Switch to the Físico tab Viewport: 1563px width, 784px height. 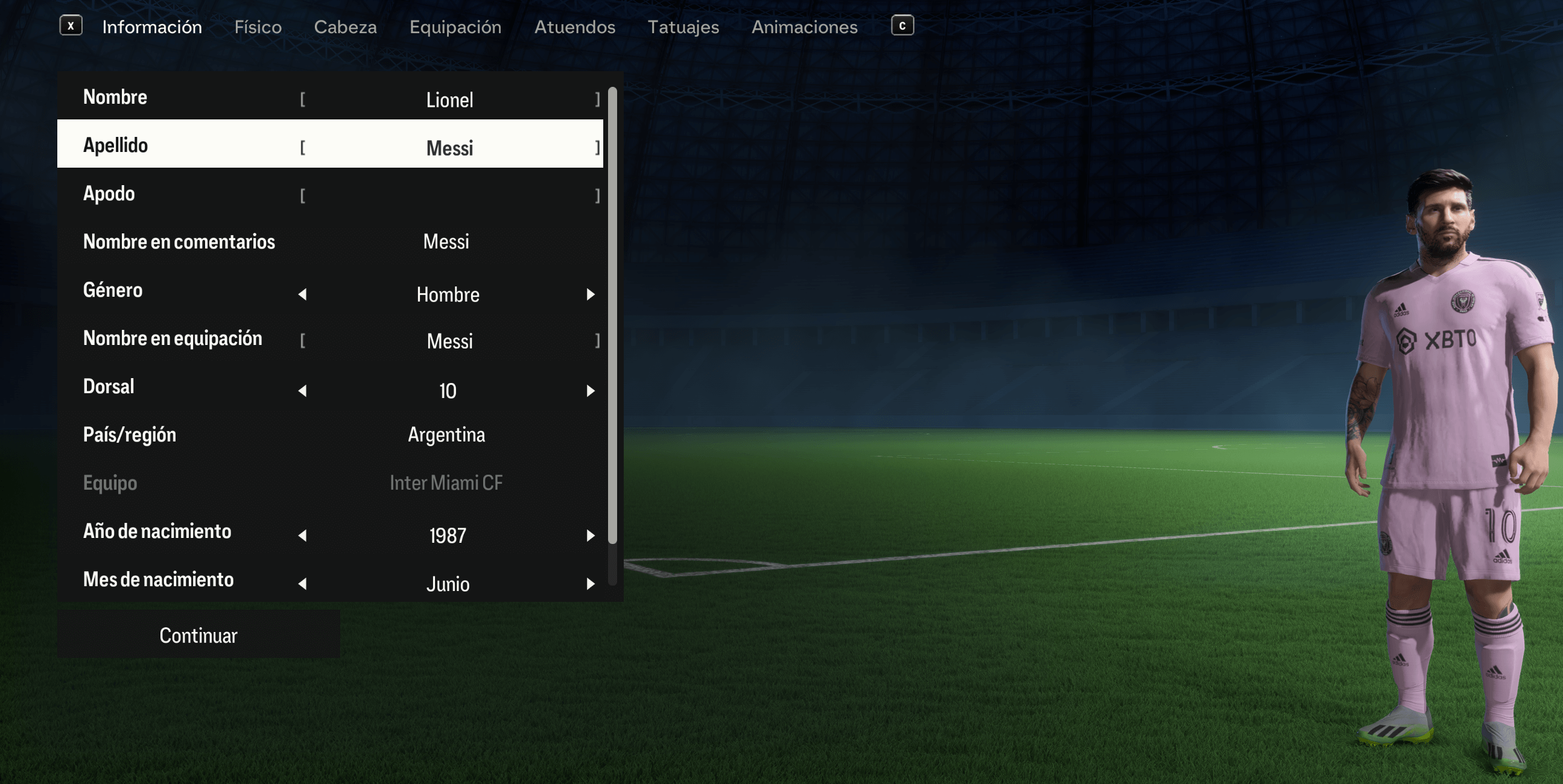(258, 27)
